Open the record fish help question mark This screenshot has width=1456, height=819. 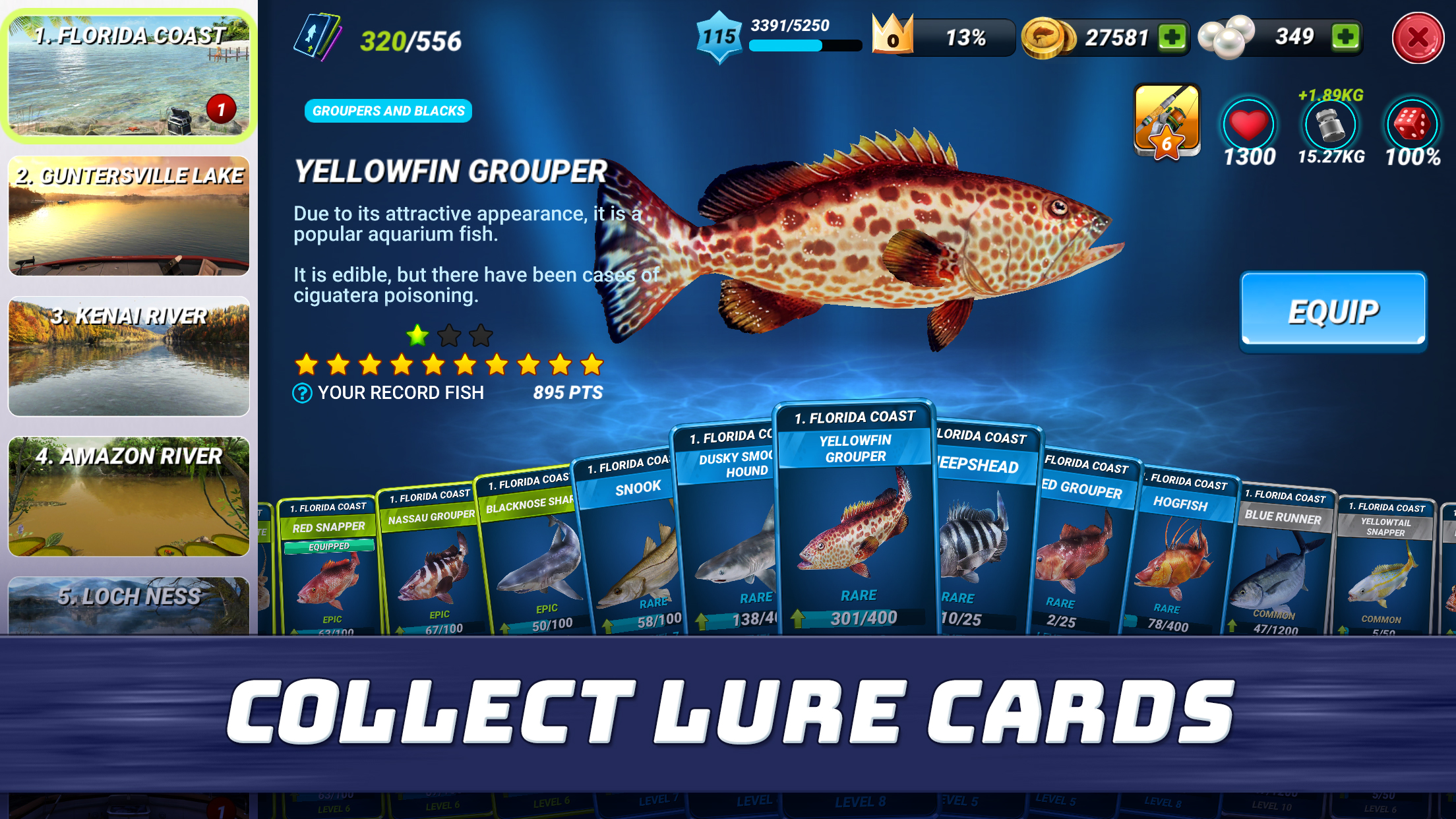[x=301, y=392]
